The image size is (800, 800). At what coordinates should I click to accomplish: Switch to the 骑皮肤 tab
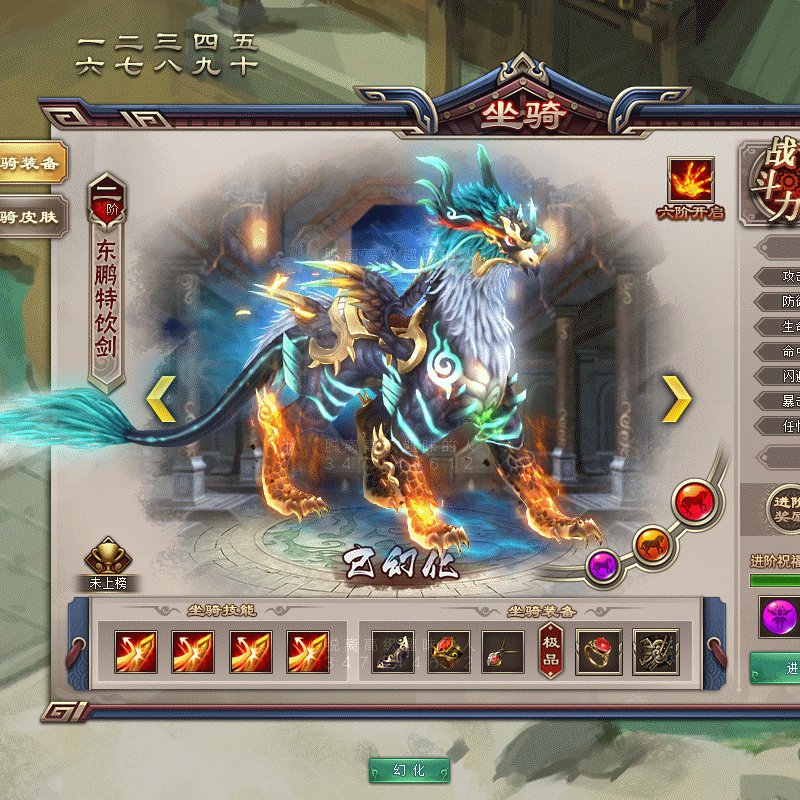30,216
